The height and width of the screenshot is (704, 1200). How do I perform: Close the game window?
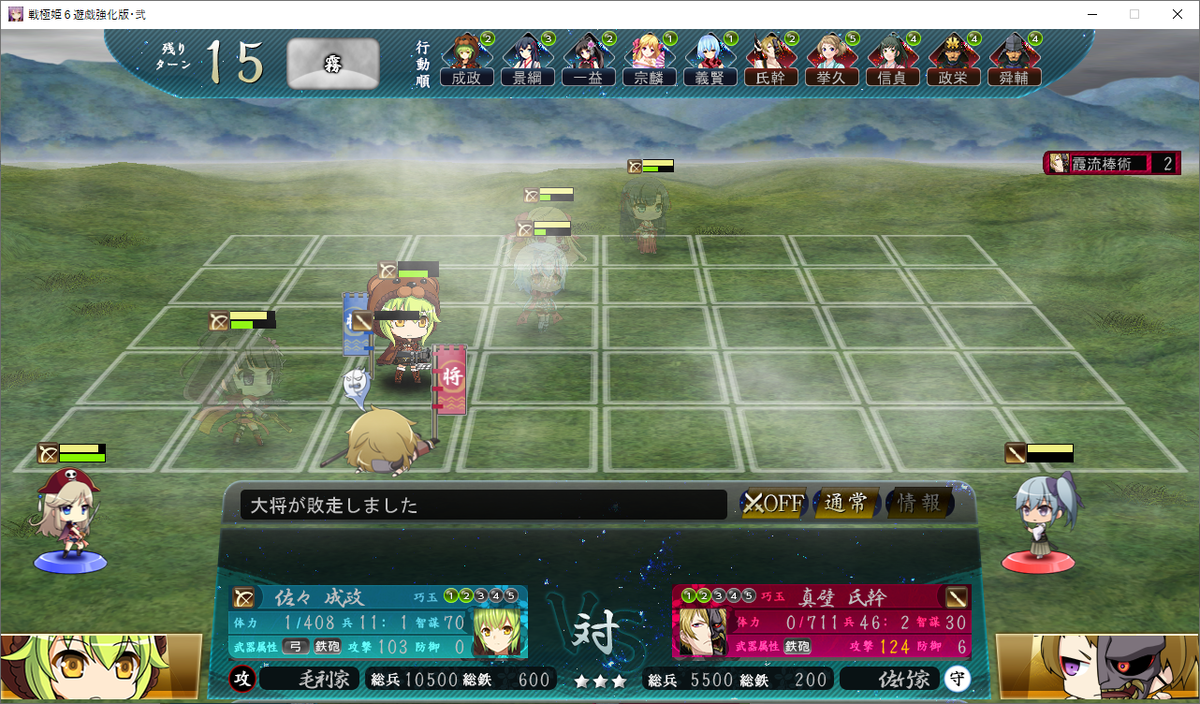point(1176,14)
